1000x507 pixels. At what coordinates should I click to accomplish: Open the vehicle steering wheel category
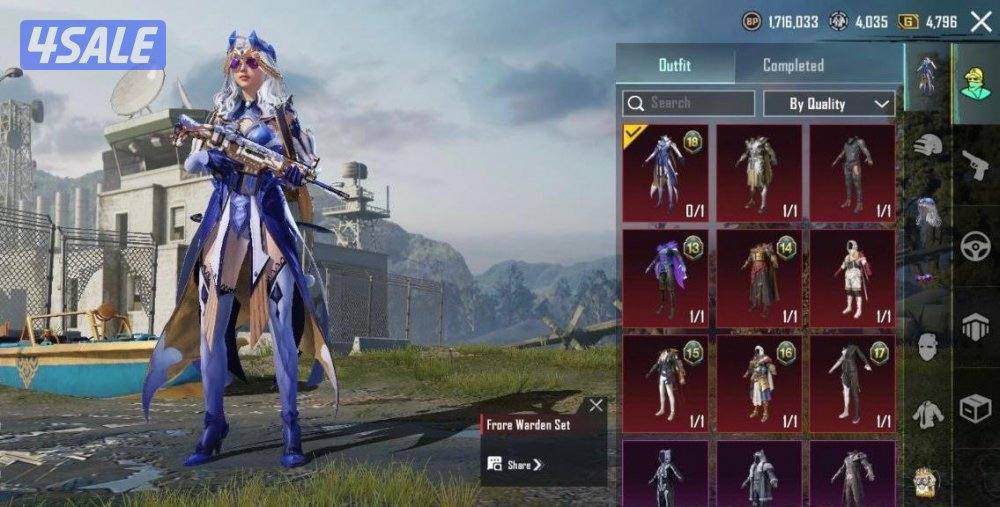coord(975,246)
